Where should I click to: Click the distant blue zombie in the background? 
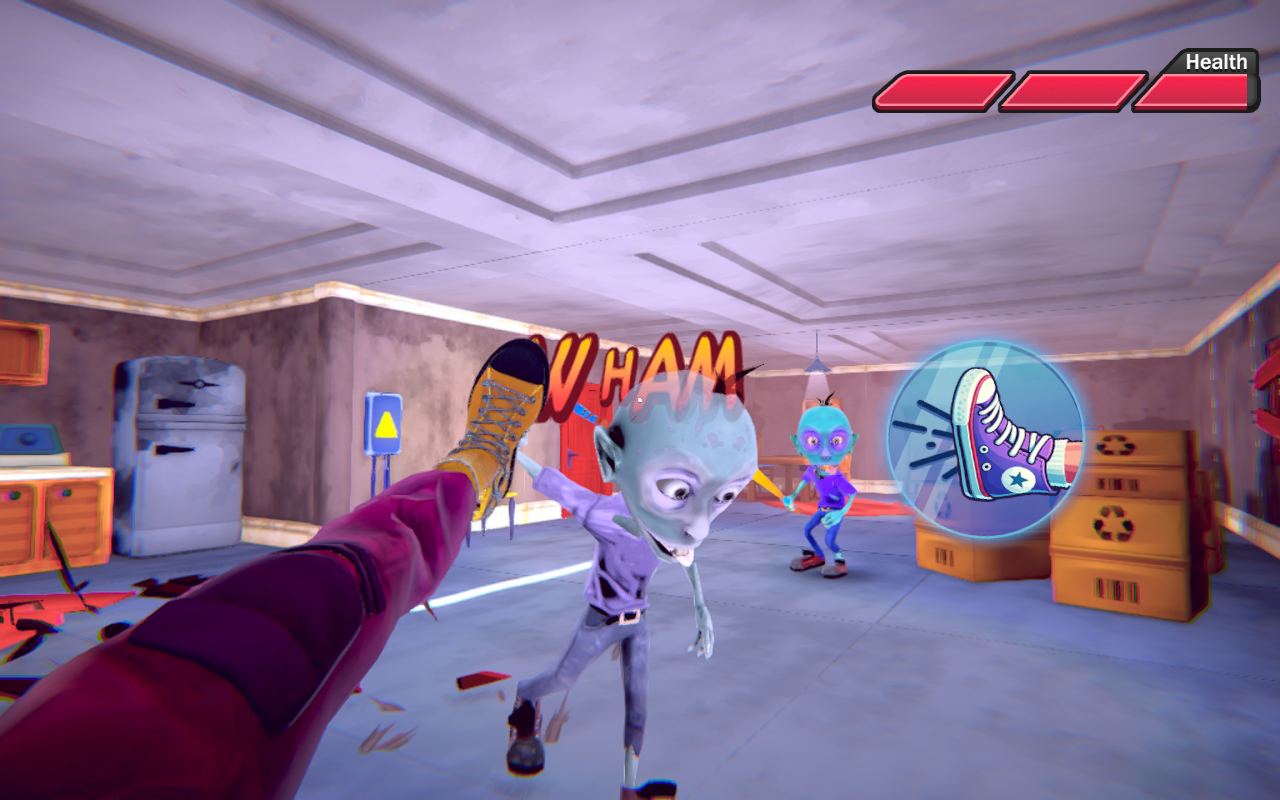tap(822, 480)
